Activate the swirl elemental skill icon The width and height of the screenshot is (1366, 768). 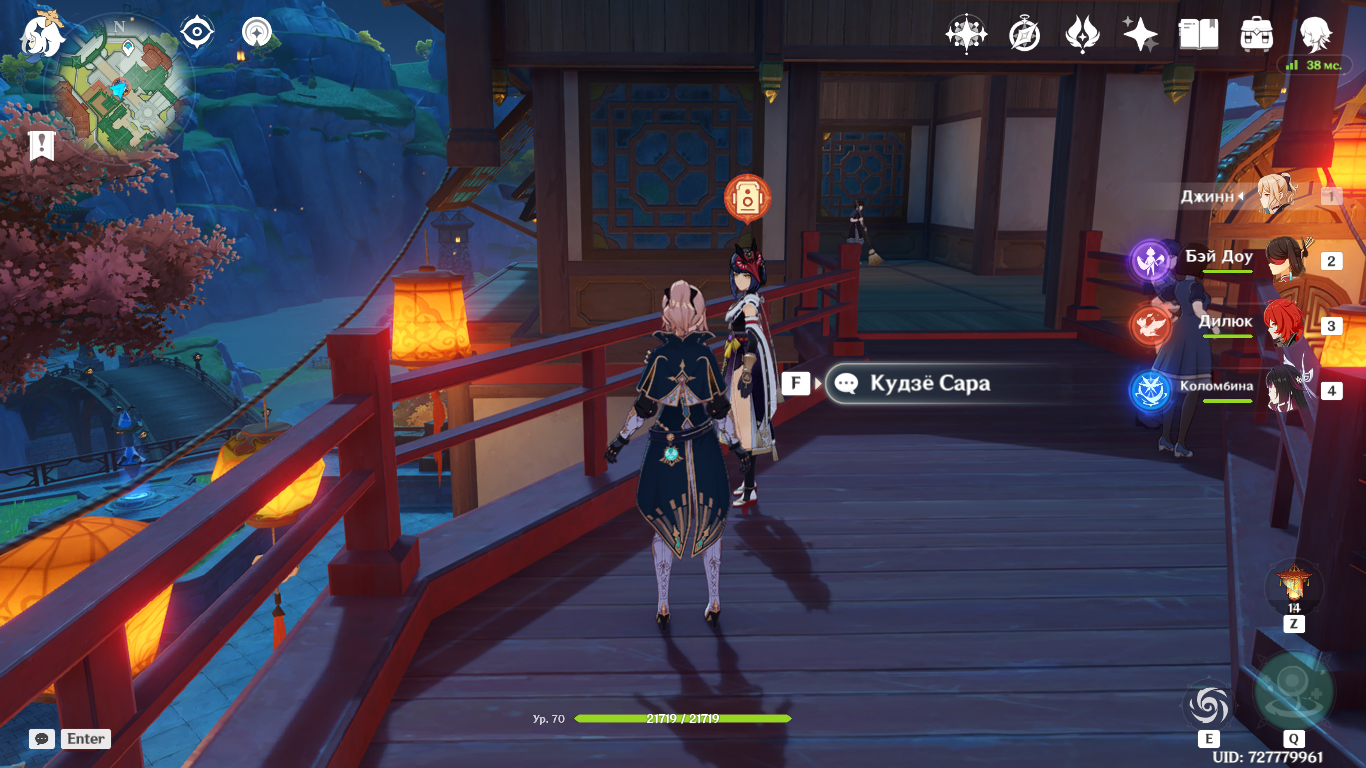[x=1208, y=706]
